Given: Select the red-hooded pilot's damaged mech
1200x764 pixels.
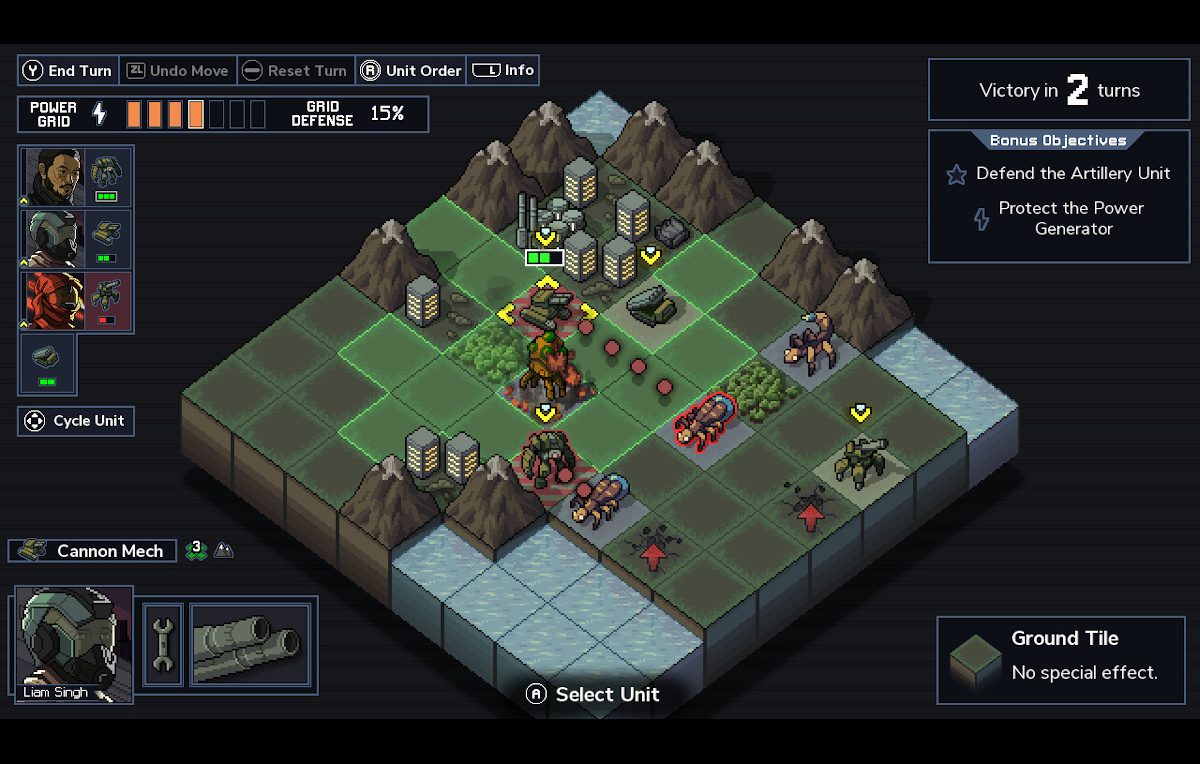Looking at the screenshot, I should pyautogui.click(x=107, y=301).
